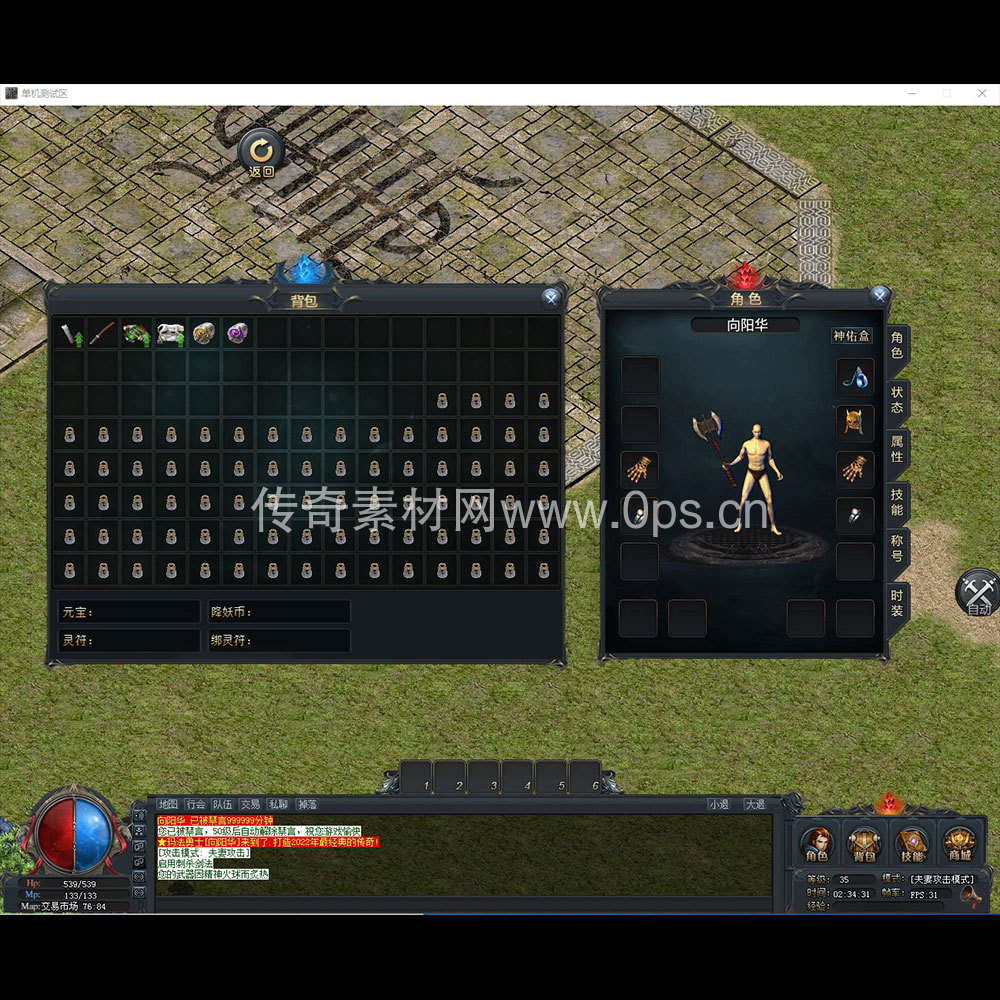This screenshot has height=1000, width=1000.
Task: Close the game window from the title bar
Action: point(982,93)
